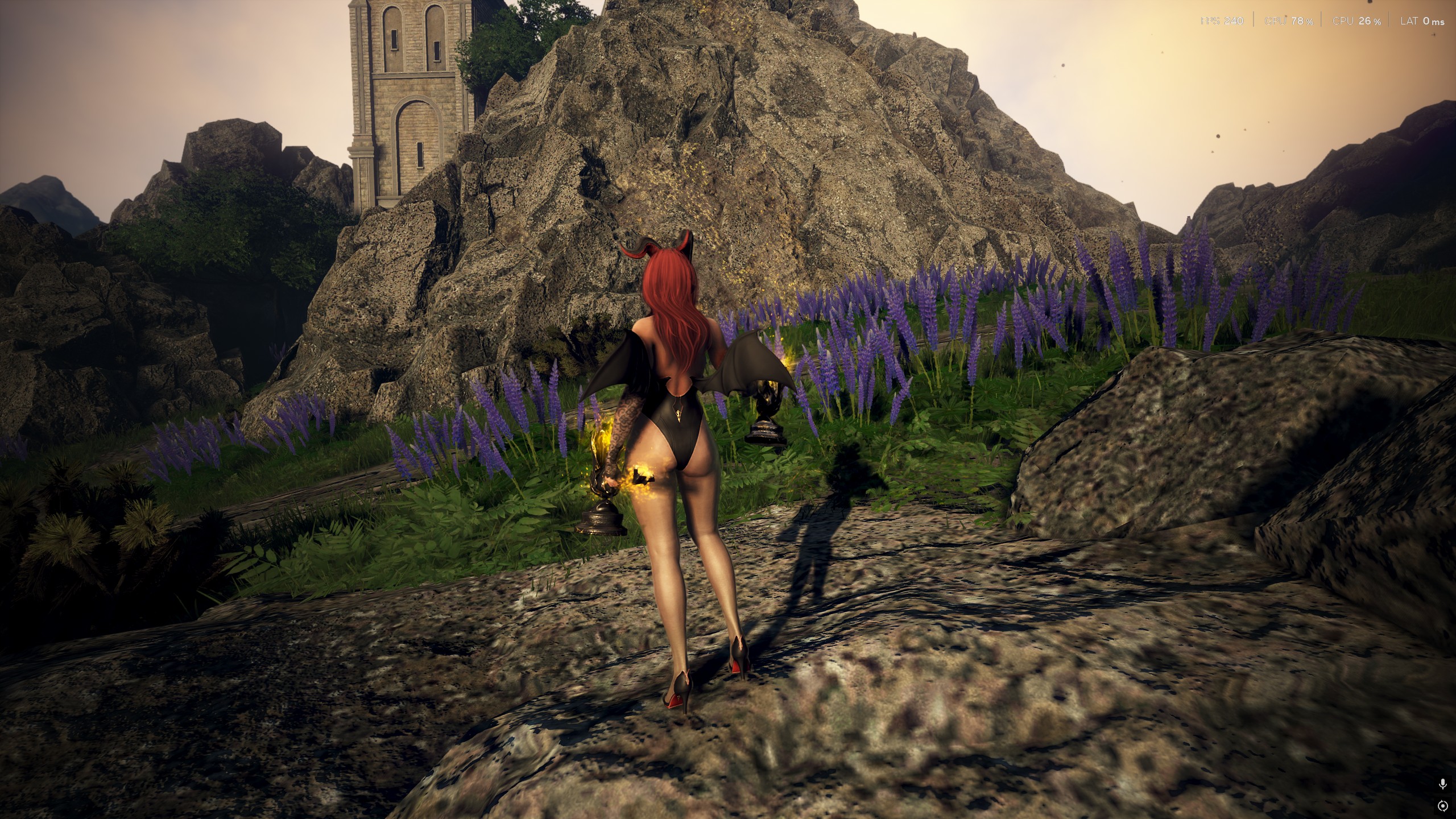The height and width of the screenshot is (819, 1456).
Task: Toggle the overlay microphone icon
Action: [1442, 784]
